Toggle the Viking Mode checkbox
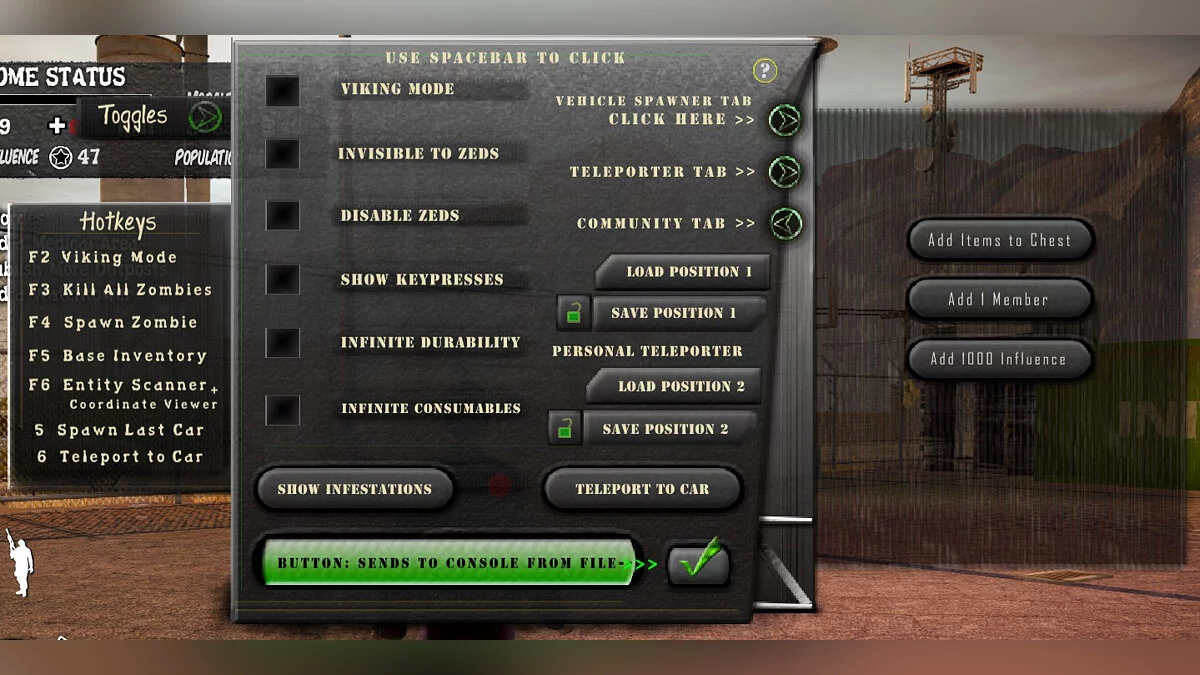Image resolution: width=1200 pixels, height=675 pixels. point(283,91)
